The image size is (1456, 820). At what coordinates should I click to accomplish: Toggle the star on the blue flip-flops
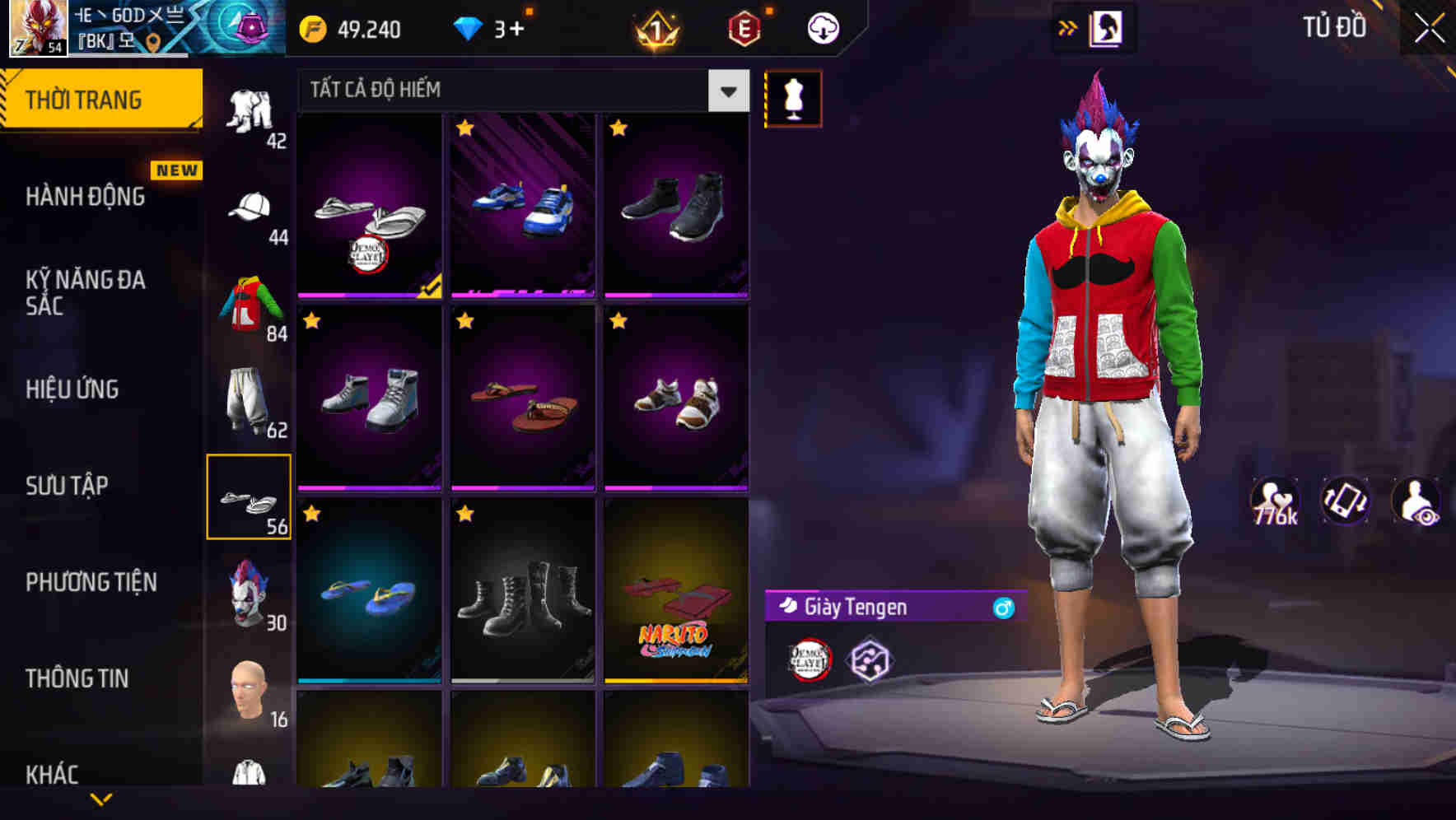click(x=313, y=514)
